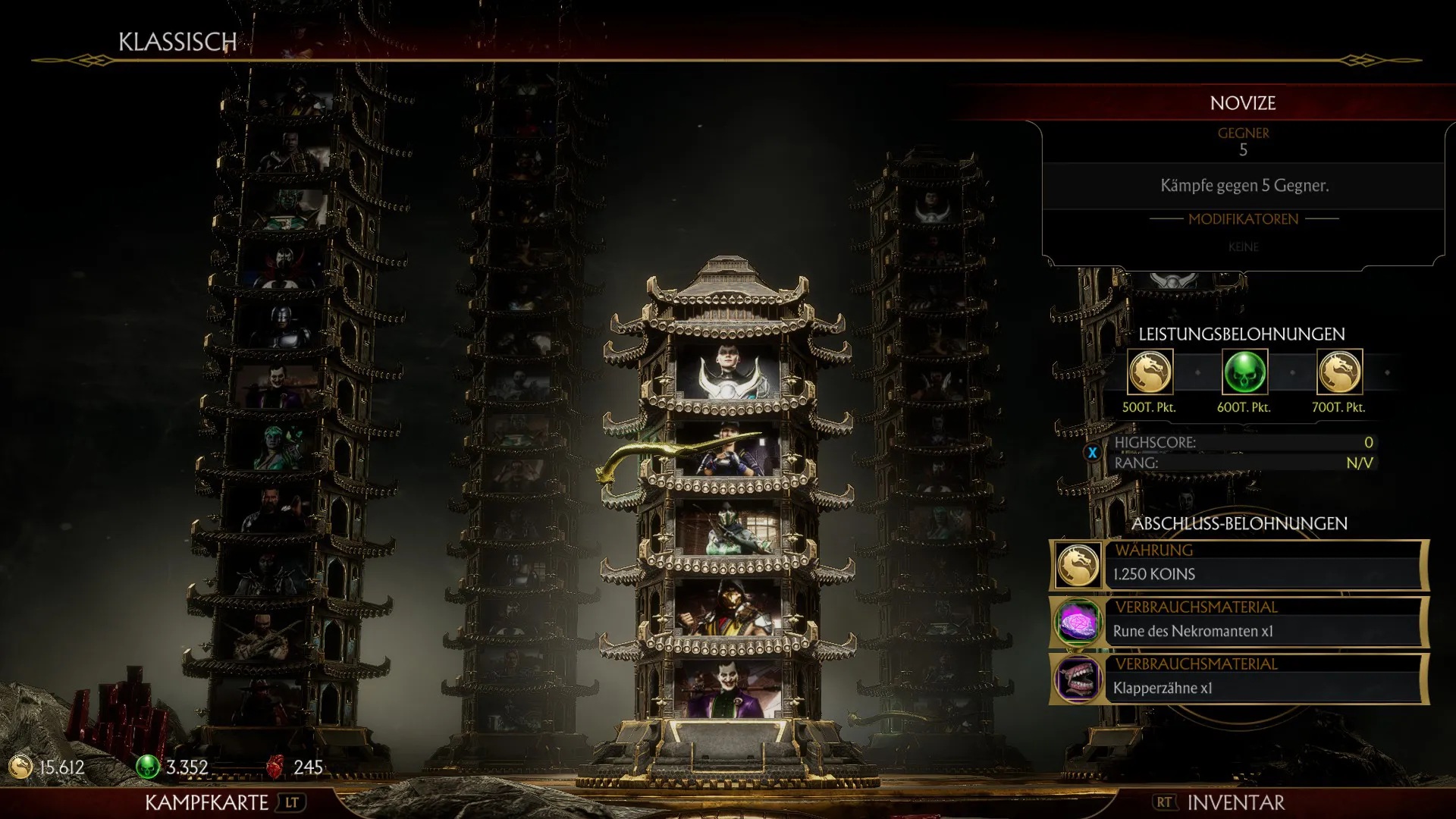Select the 700T. Pkt. performance reward
Image resolution: width=1456 pixels, height=819 pixels.
[1339, 372]
